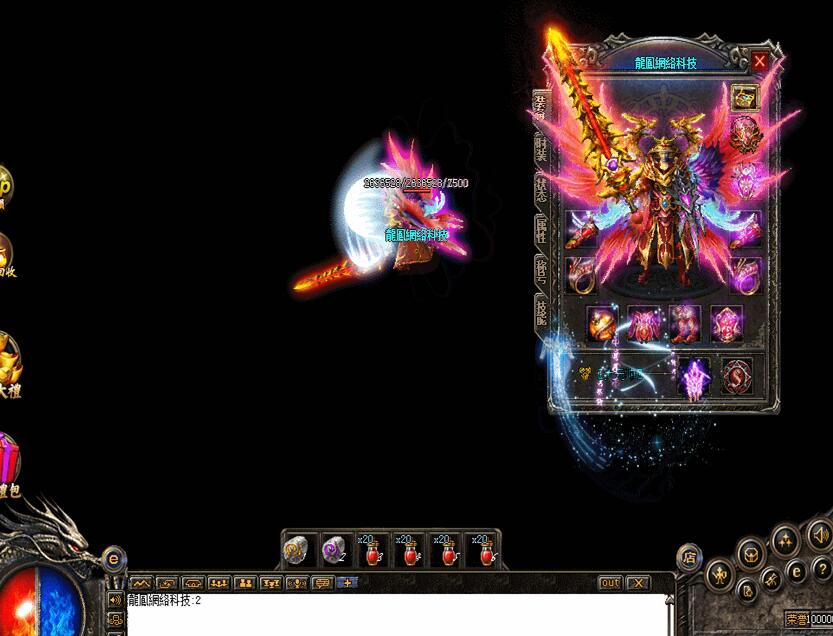Screen dimensions: 833x636
Task: Open the treasure chest icon in character panel
Action: point(744,97)
